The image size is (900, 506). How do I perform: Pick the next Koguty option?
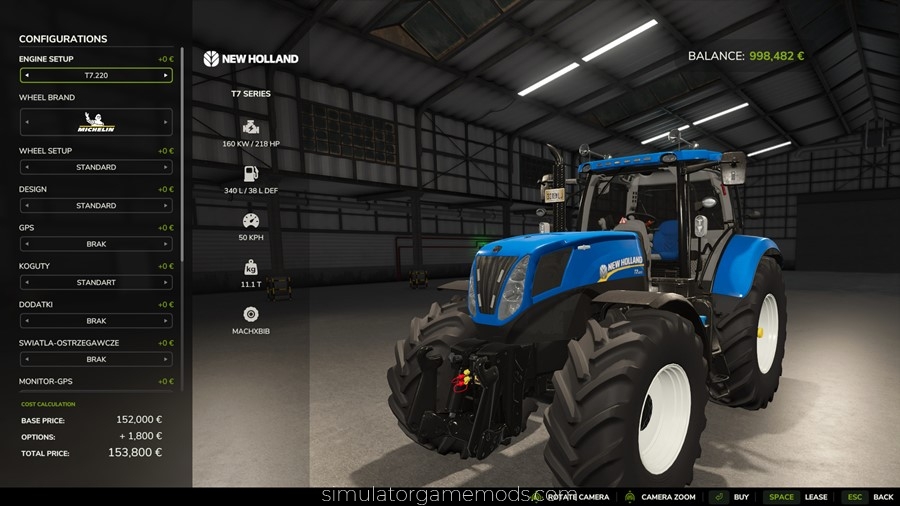166,283
